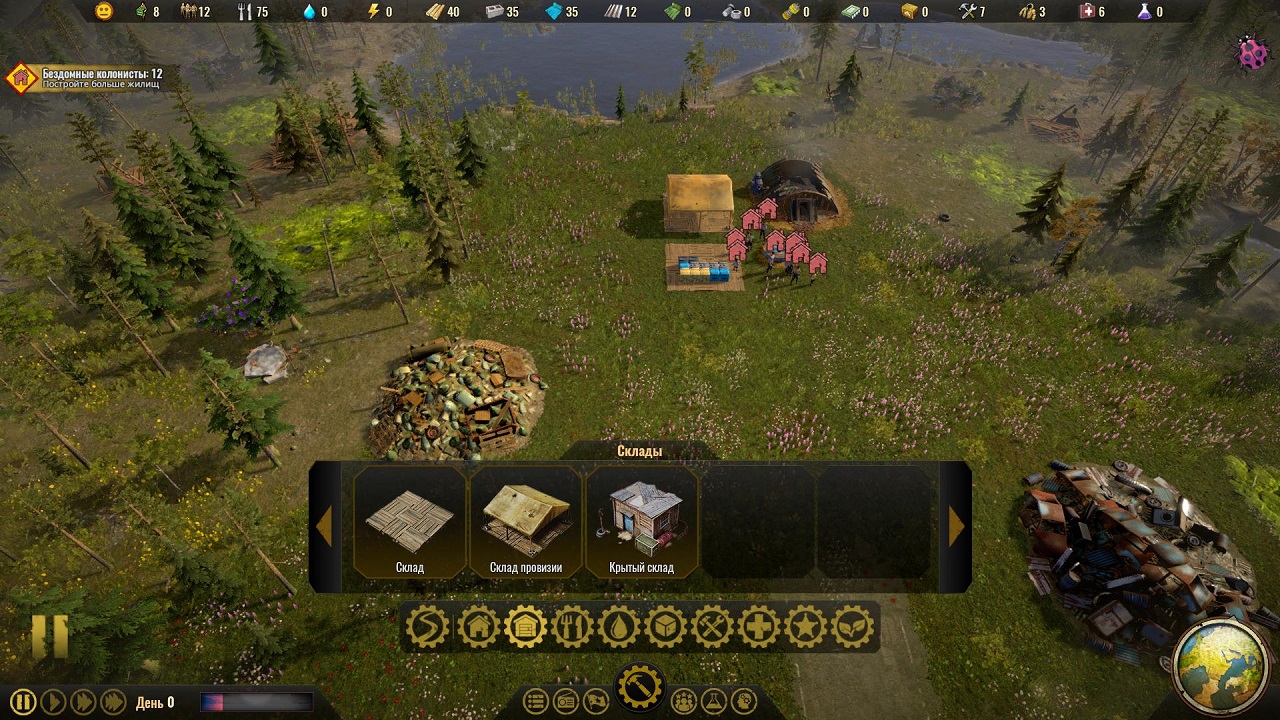Open the medical cross build category
This screenshot has height=720, width=1280.
[x=759, y=627]
